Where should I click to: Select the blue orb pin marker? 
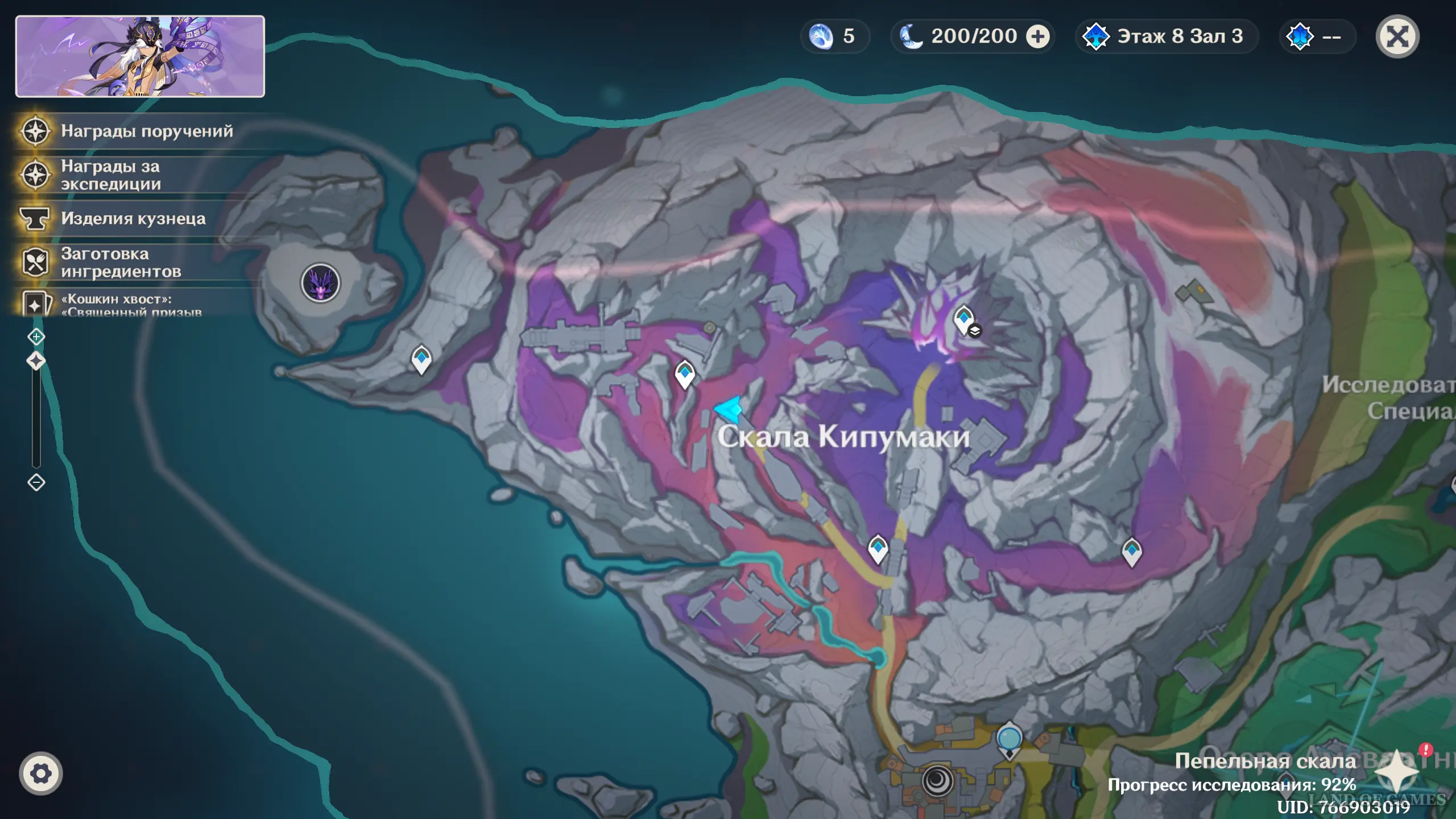1010,739
